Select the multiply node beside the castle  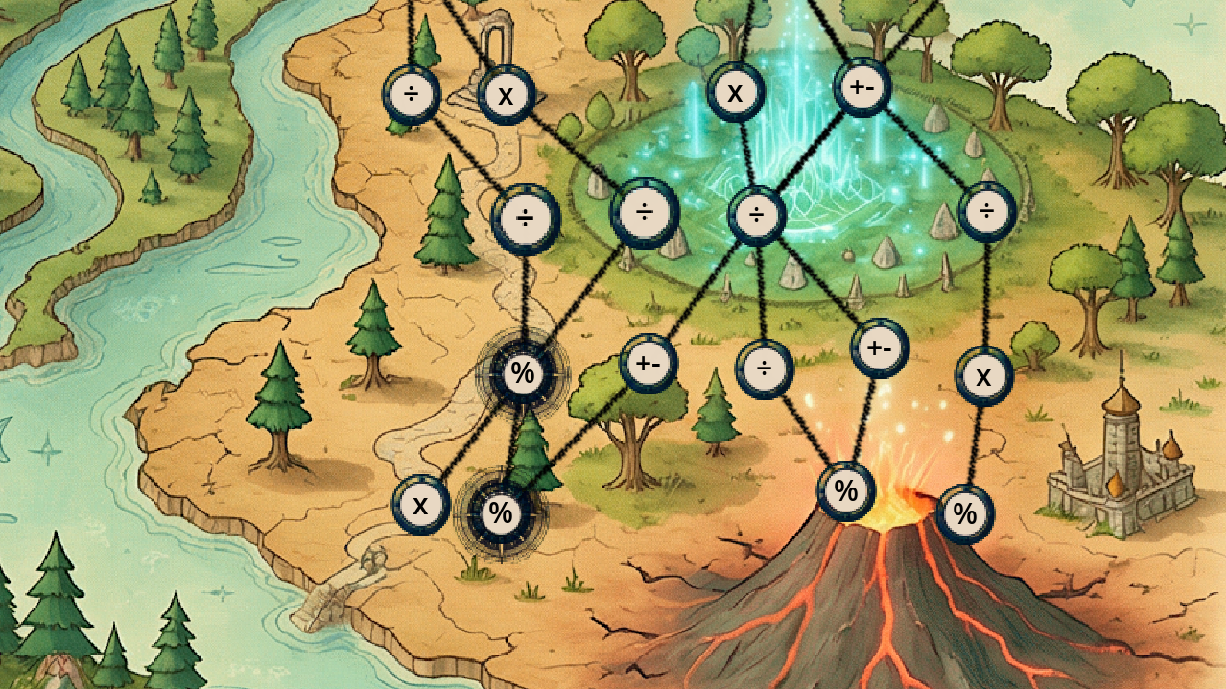click(x=984, y=376)
